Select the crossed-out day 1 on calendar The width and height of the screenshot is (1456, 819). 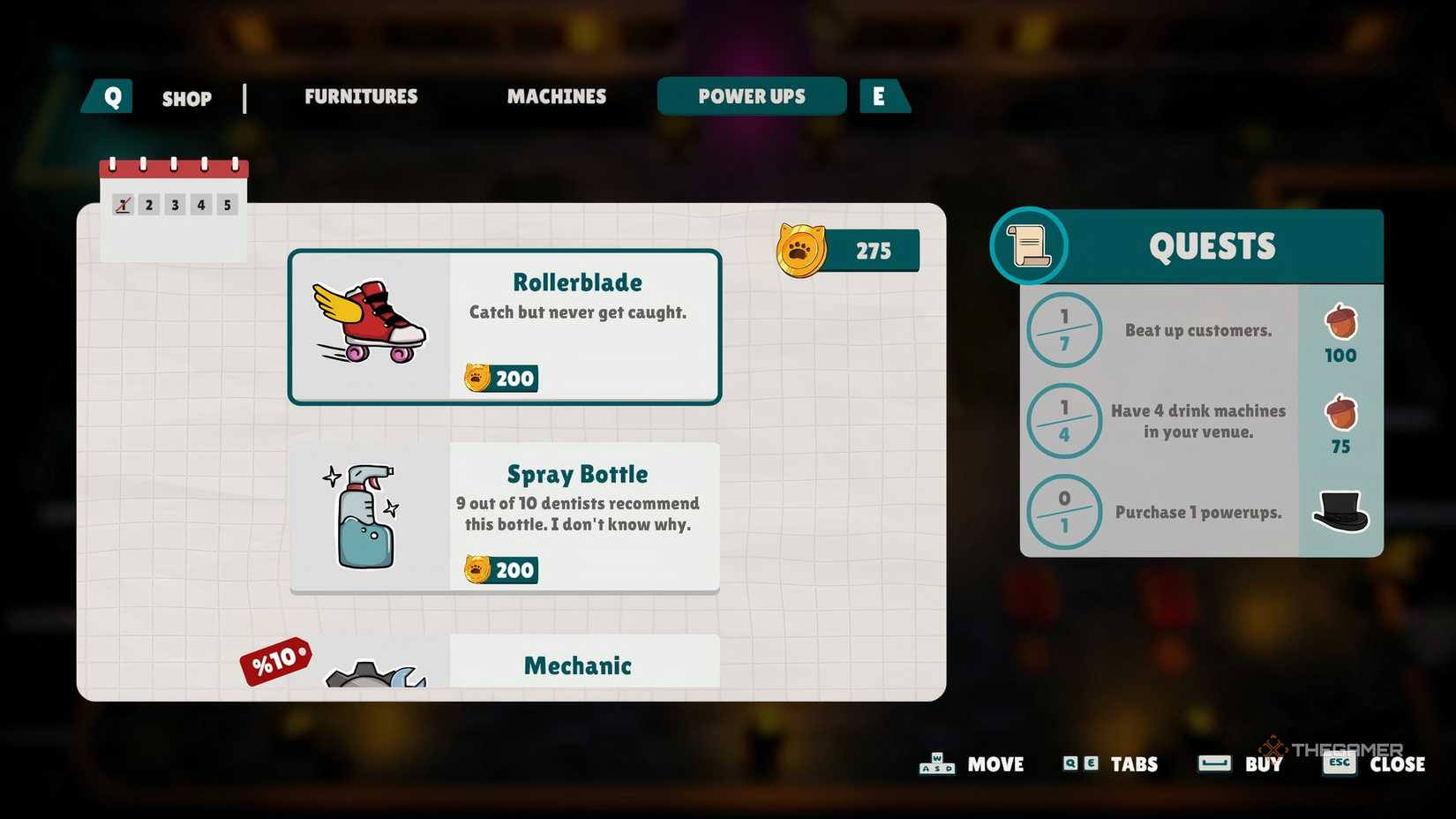pyautogui.click(x=122, y=204)
